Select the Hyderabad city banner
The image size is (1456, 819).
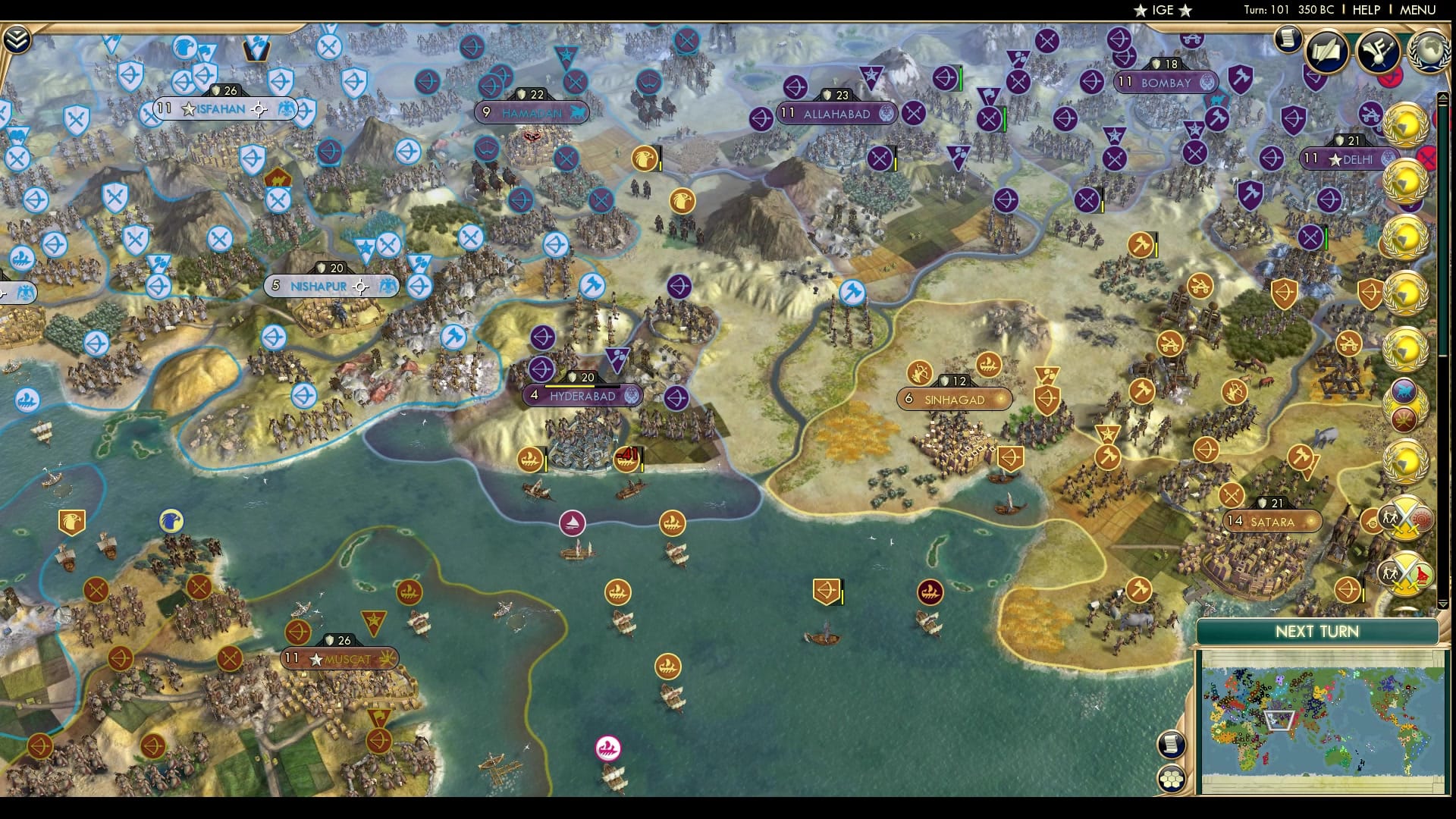(582, 396)
